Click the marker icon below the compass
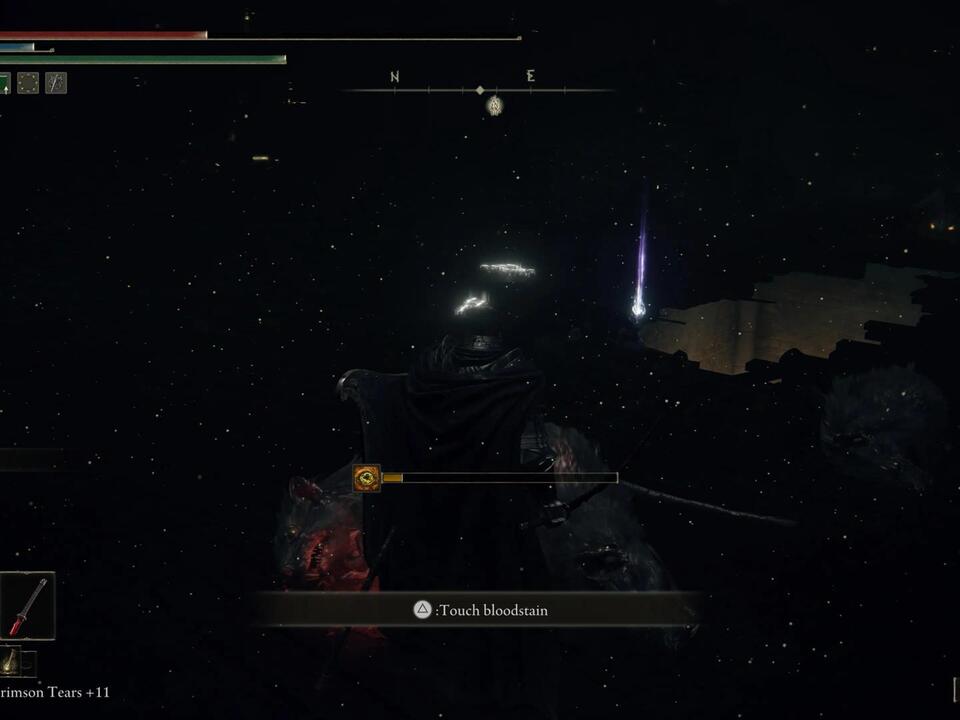 coord(494,105)
